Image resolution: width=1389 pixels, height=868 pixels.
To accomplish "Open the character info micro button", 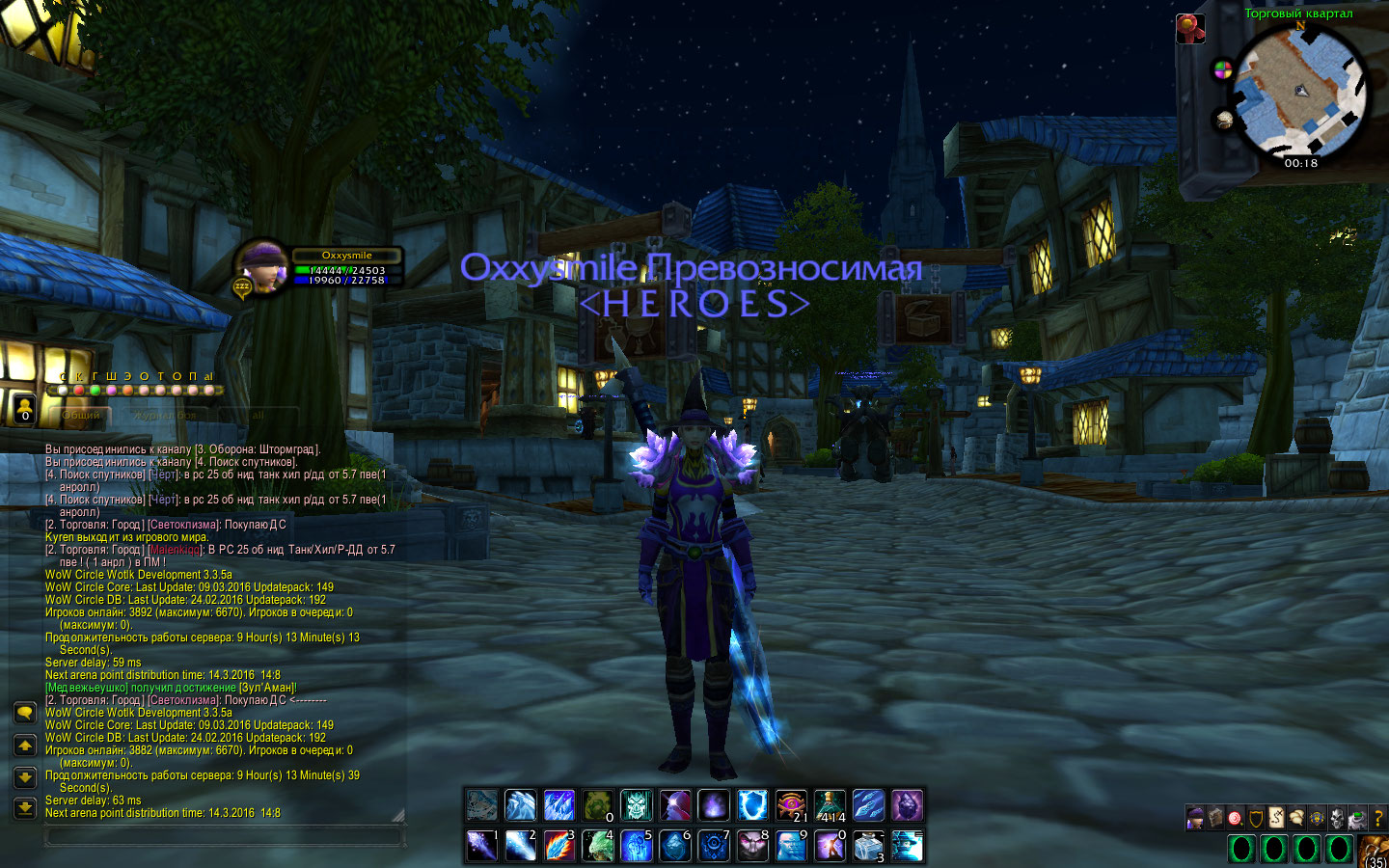I will coord(1195,819).
